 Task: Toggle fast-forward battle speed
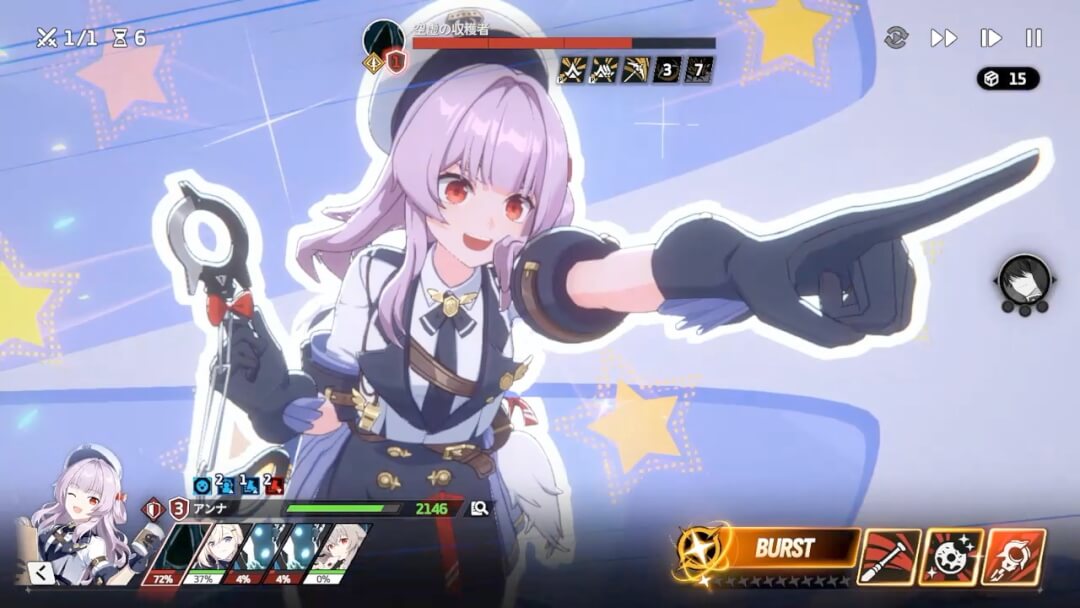click(943, 38)
